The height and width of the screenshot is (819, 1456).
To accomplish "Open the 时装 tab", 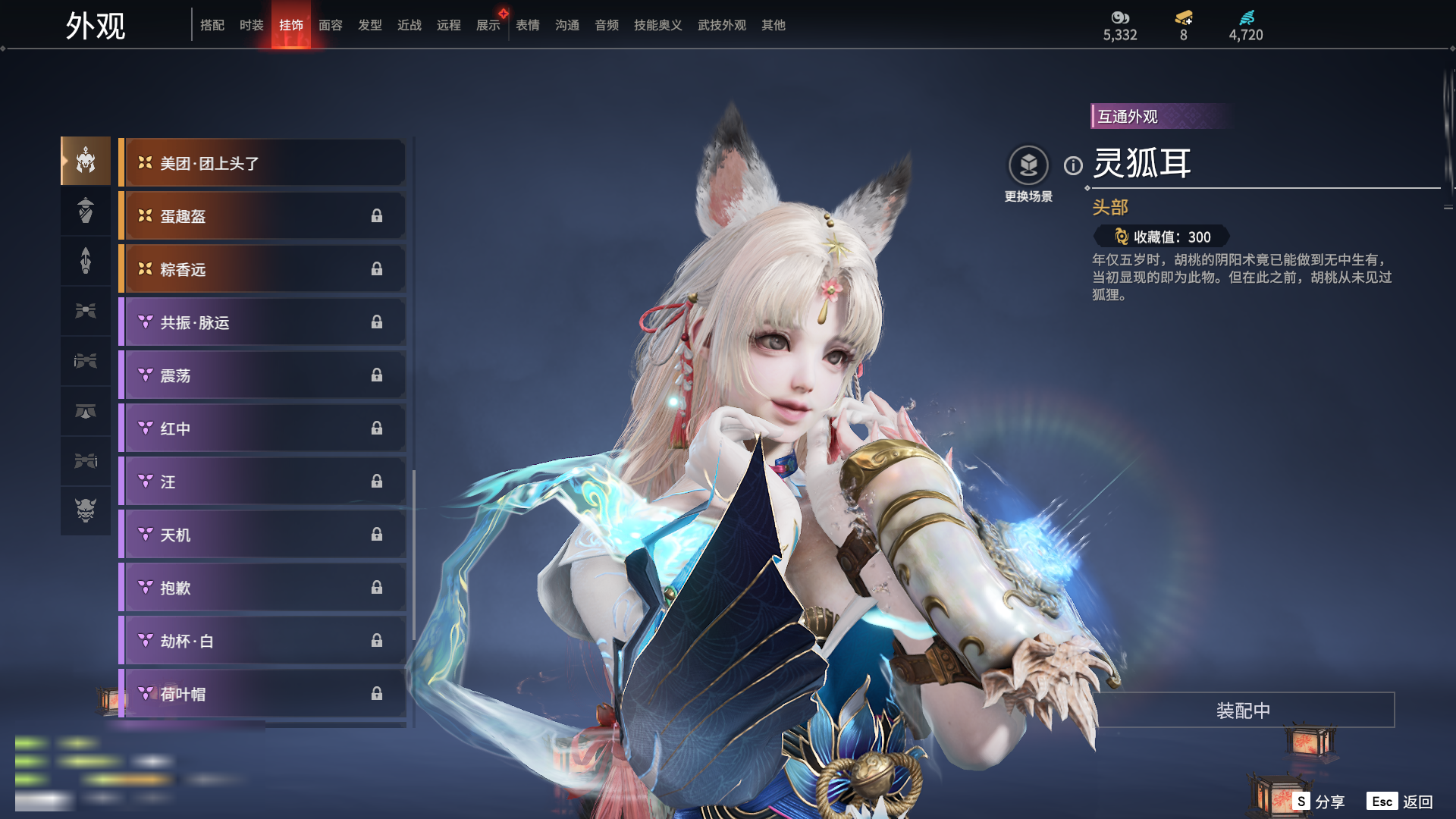I will pyautogui.click(x=251, y=25).
